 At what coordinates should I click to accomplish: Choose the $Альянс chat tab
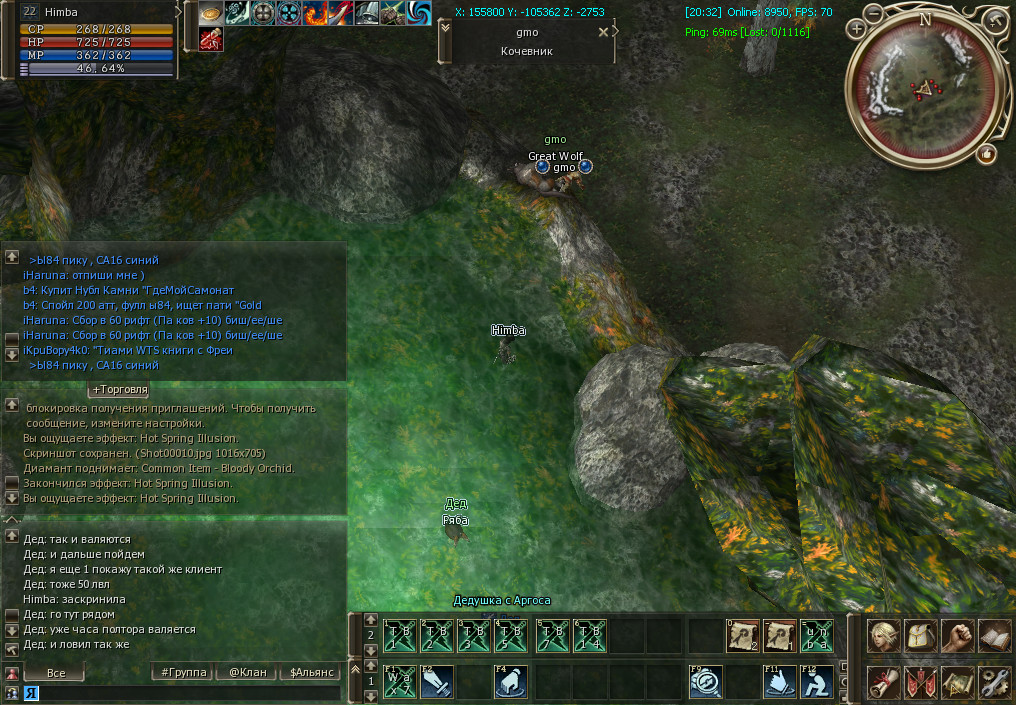pyautogui.click(x=312, y=673)
